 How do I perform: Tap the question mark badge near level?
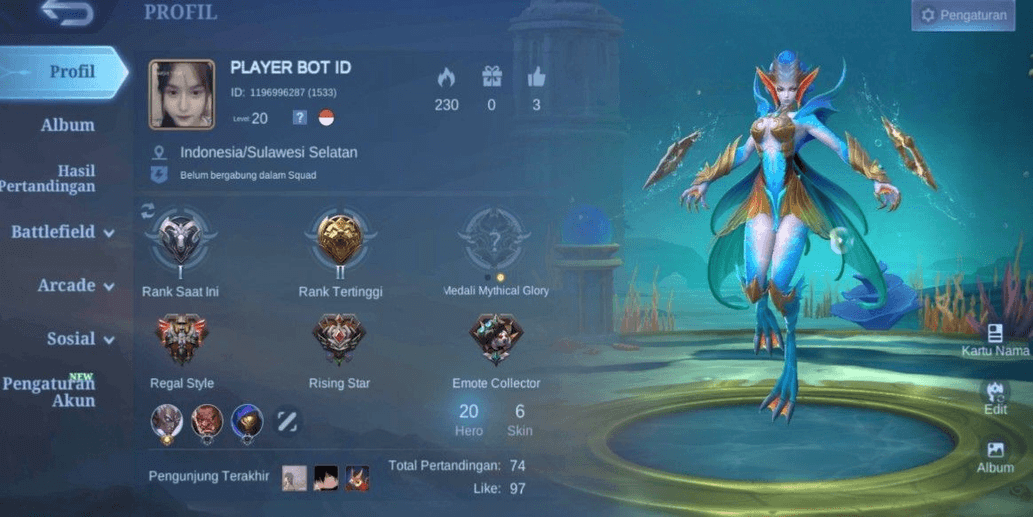tap(299, 118)
